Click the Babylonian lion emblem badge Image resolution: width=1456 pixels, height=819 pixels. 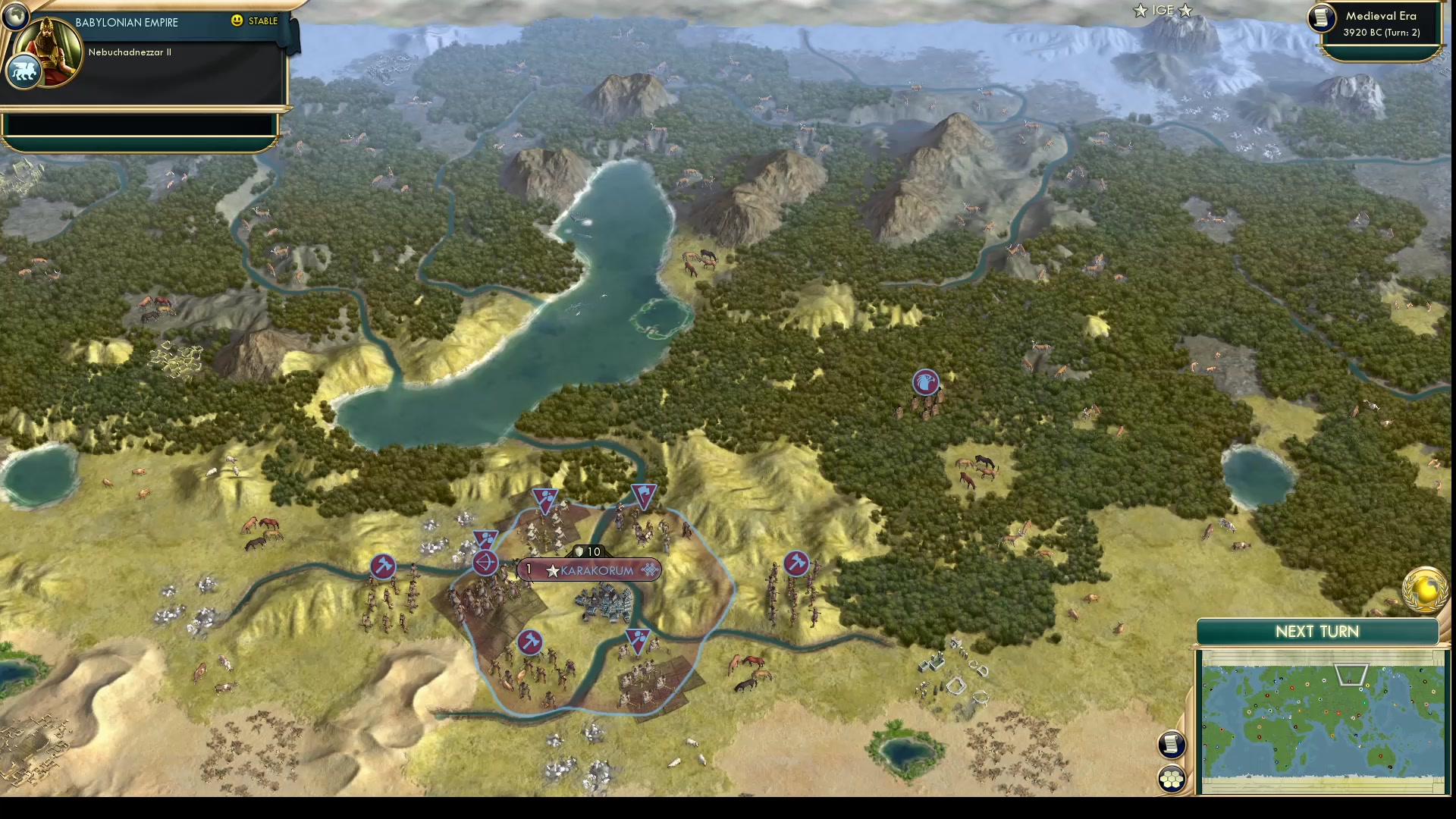click(x=26, y=71)
